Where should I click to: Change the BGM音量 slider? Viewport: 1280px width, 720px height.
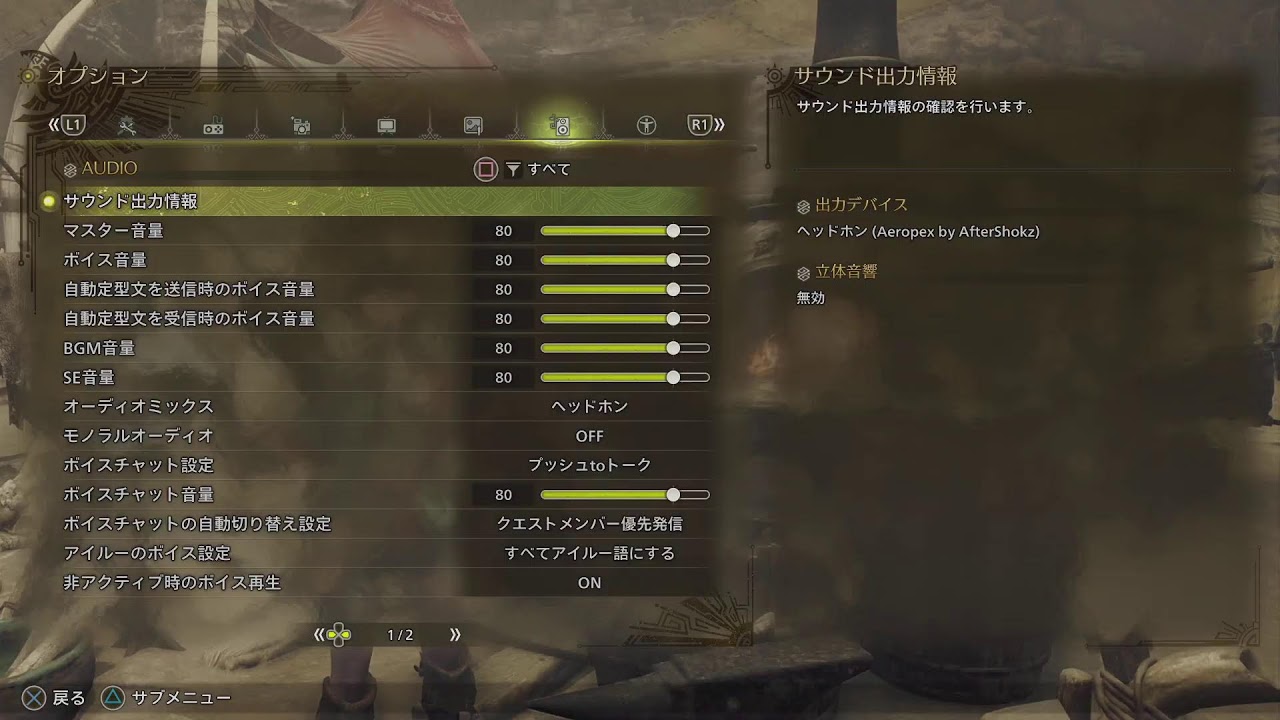click(x=625, y=348)
